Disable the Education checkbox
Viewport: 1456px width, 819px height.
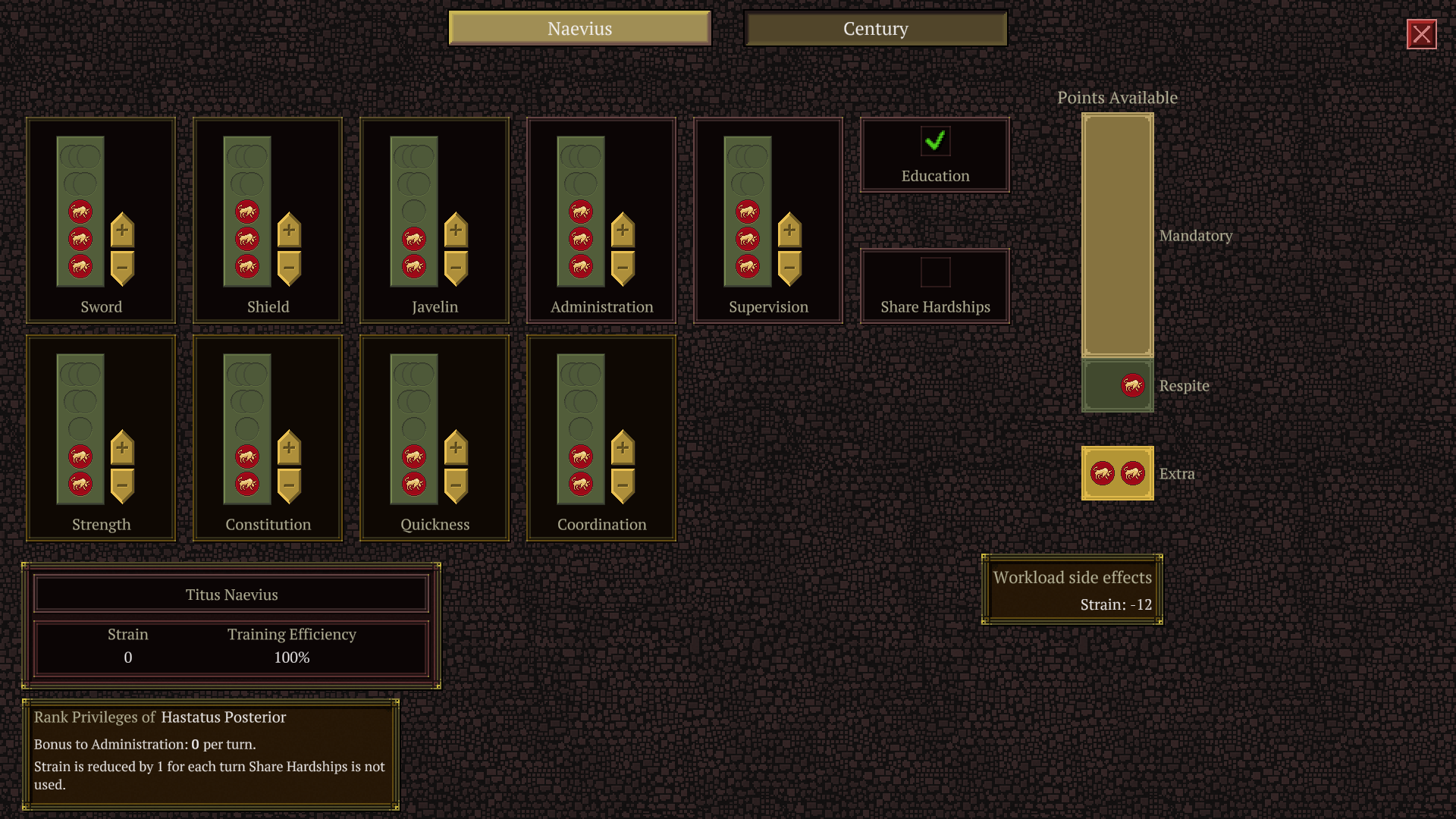point(935,140)
